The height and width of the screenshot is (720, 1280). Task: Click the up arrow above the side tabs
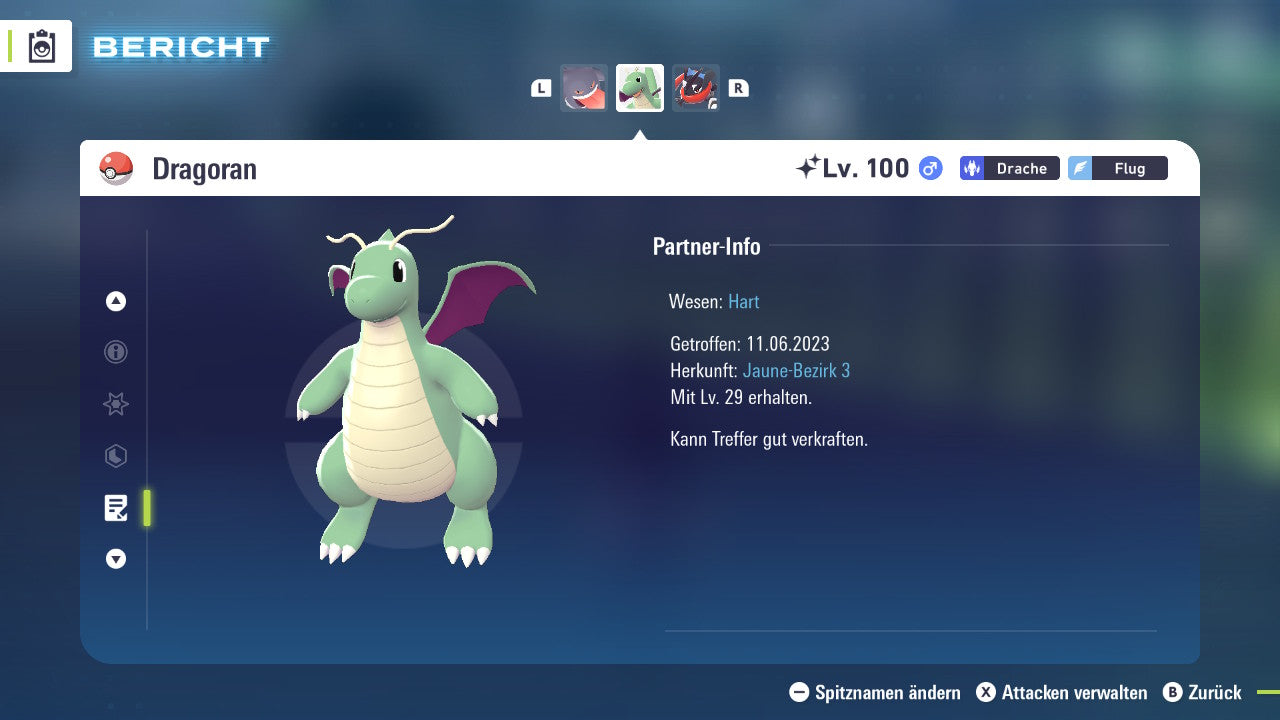click(116, 301)
